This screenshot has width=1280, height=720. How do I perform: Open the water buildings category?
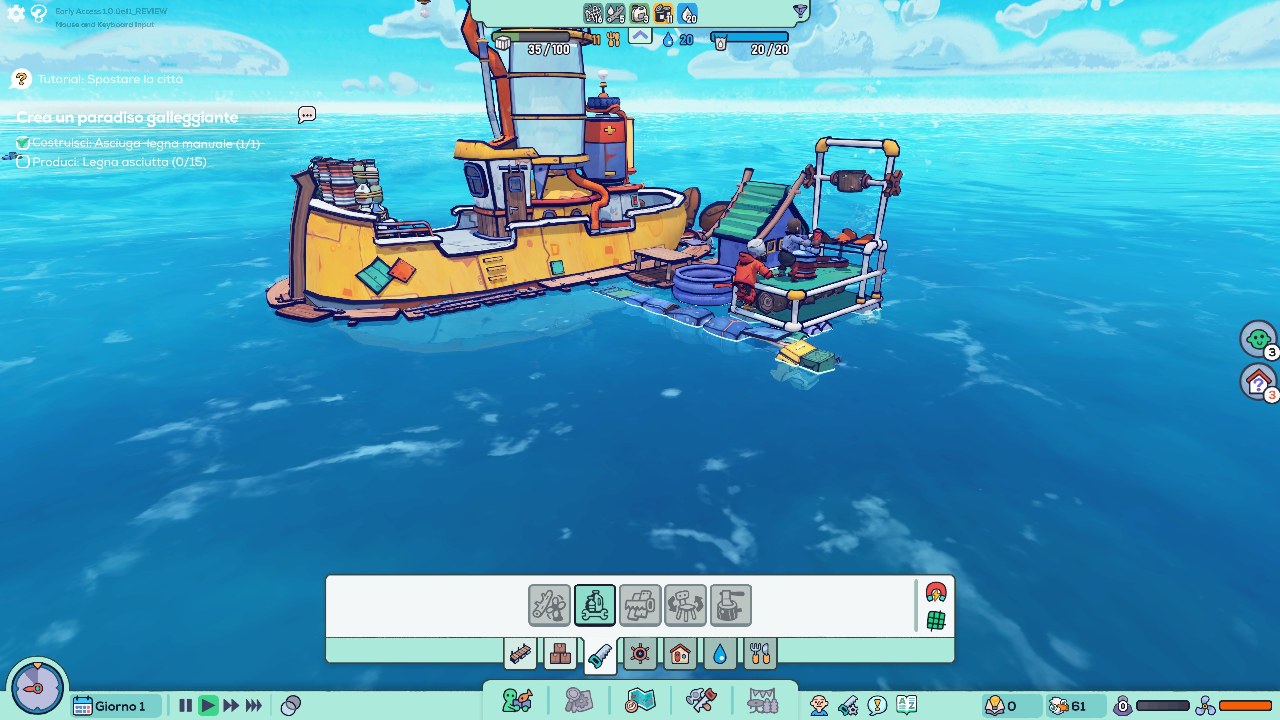[x=719, y=653]
